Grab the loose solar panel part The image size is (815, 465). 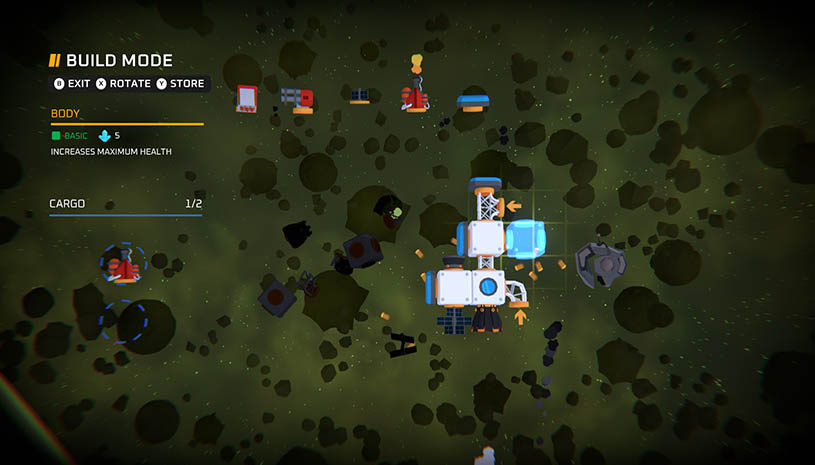pyautogui.click(x=360, y=96)
